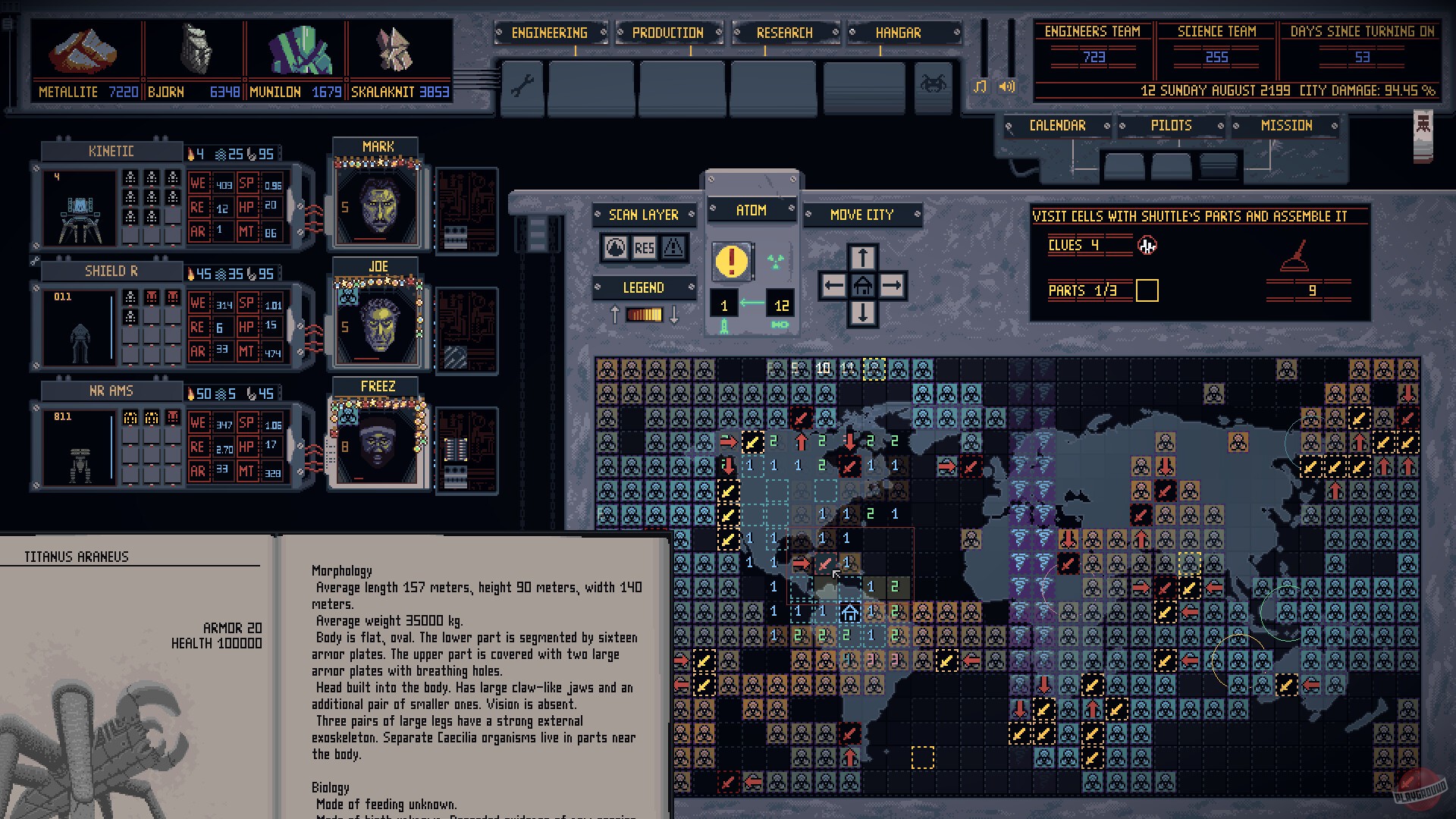Click the green rocket icon in the Atom panel

tap(724, 326)
